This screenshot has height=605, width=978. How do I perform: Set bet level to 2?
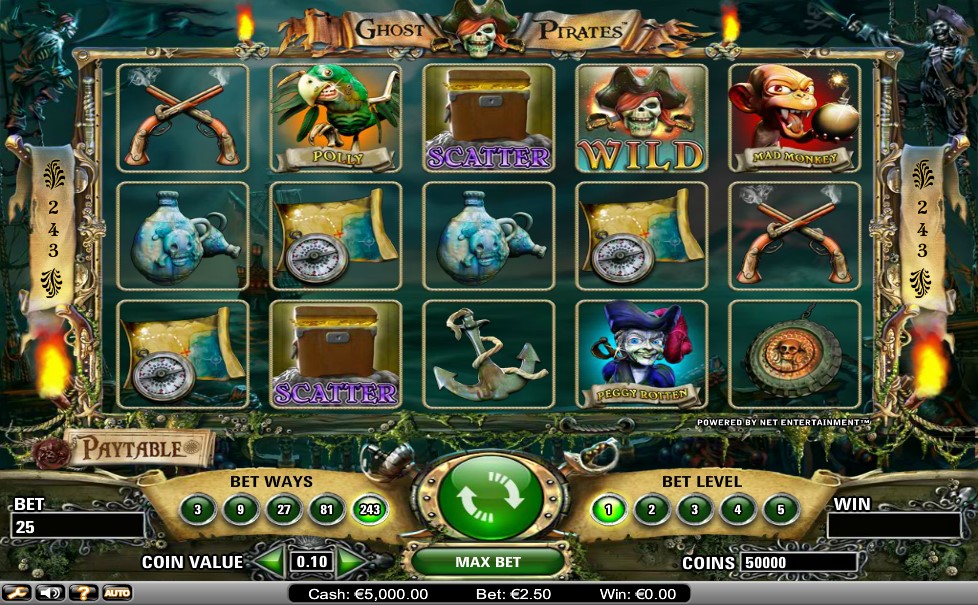click(652, 510)
